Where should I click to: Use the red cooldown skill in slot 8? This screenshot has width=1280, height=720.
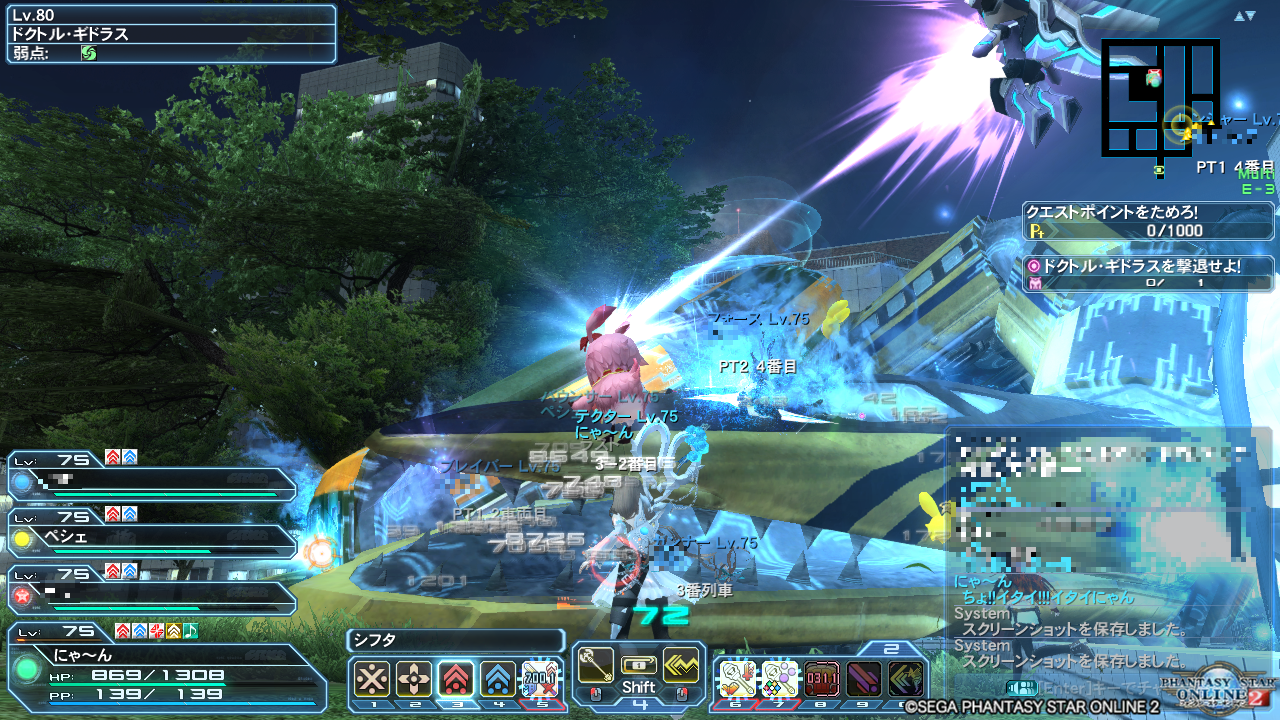(821, 679)
